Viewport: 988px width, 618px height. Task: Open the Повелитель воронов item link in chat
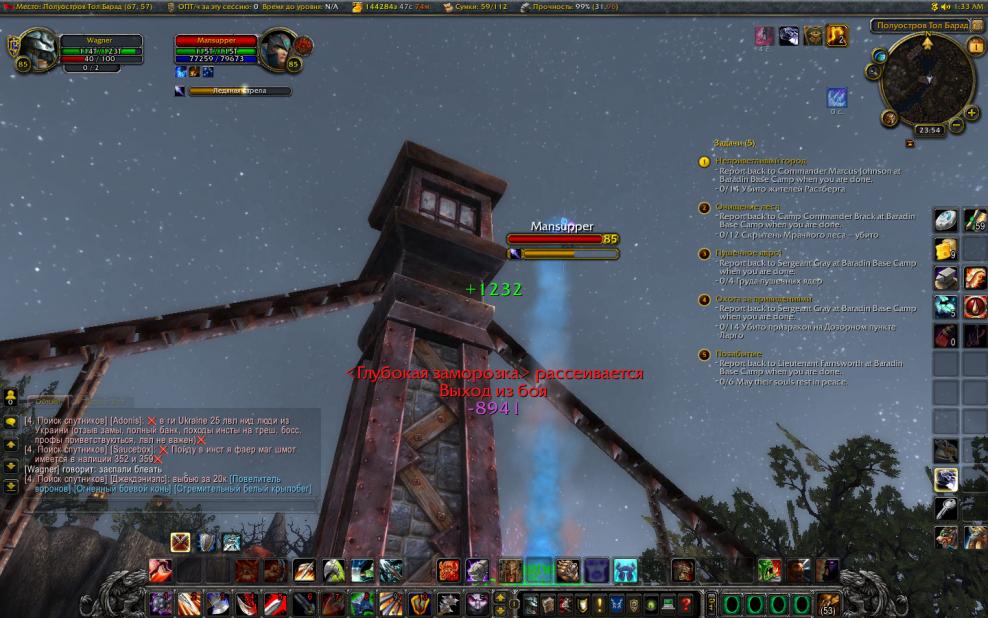pyautogui.click(x=270, y=478)
